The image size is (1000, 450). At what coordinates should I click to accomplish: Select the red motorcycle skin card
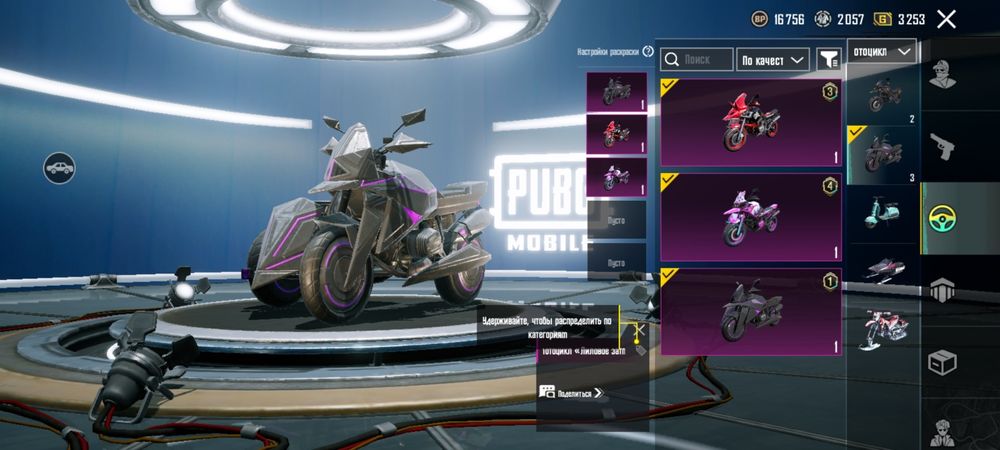click(750, 123)
